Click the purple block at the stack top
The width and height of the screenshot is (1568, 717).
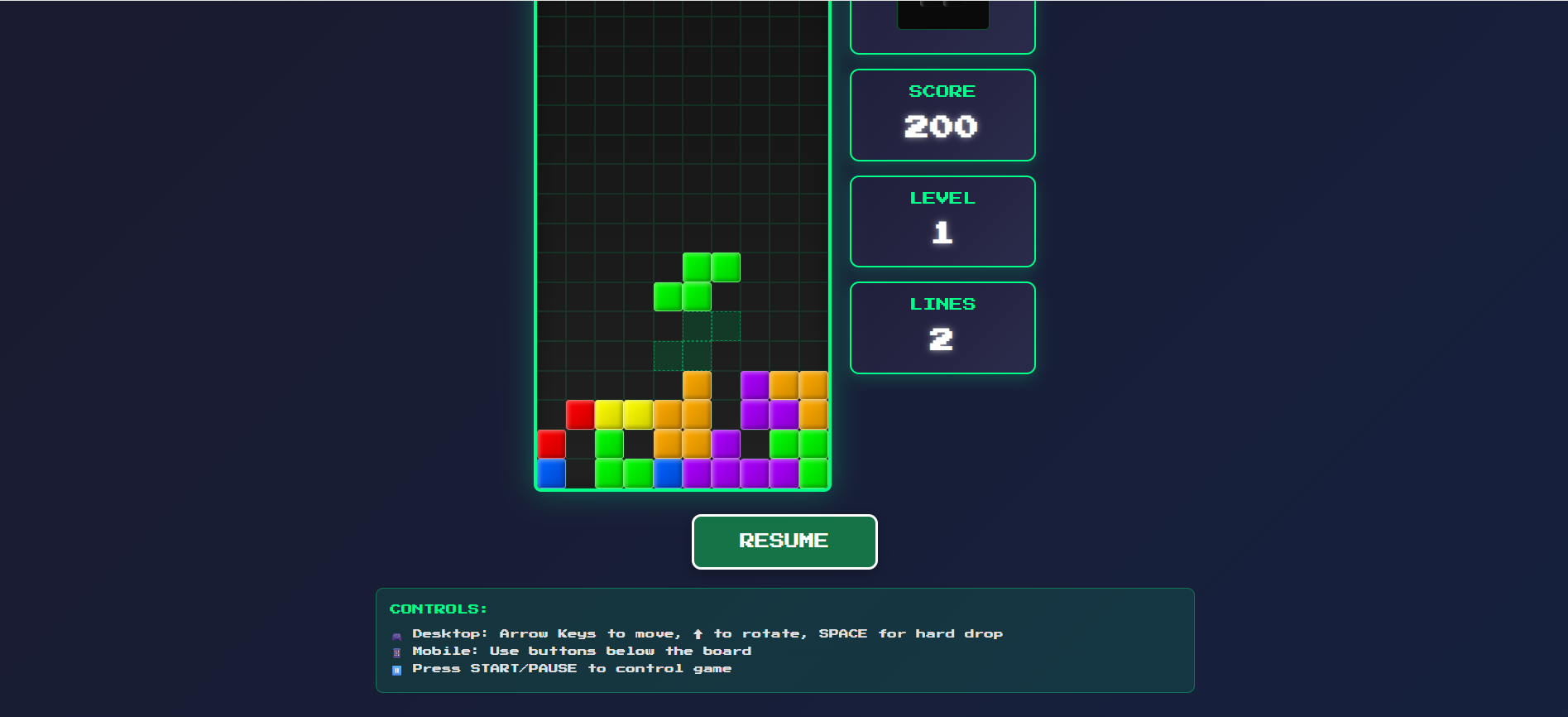754,383
